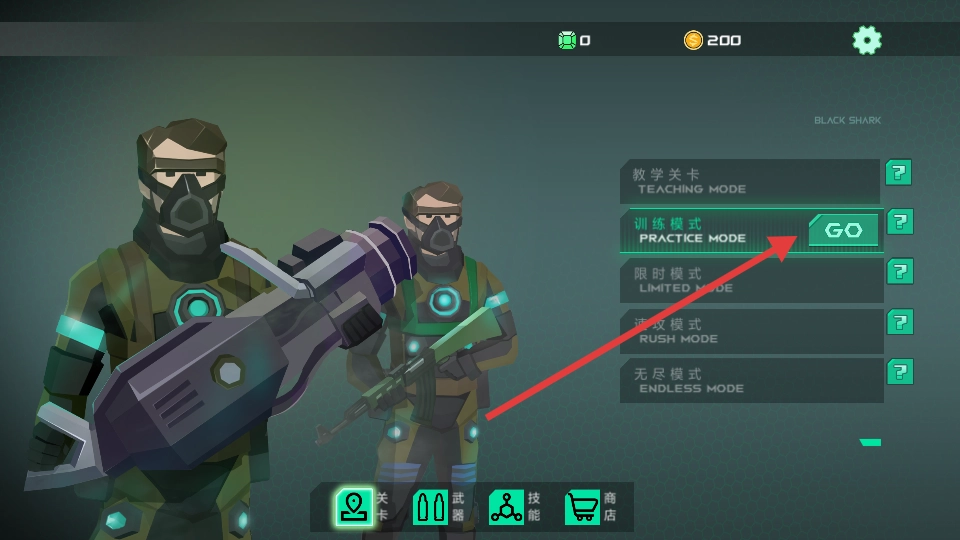
Task: Open the settings gear icon
Action: pos(867,40)
